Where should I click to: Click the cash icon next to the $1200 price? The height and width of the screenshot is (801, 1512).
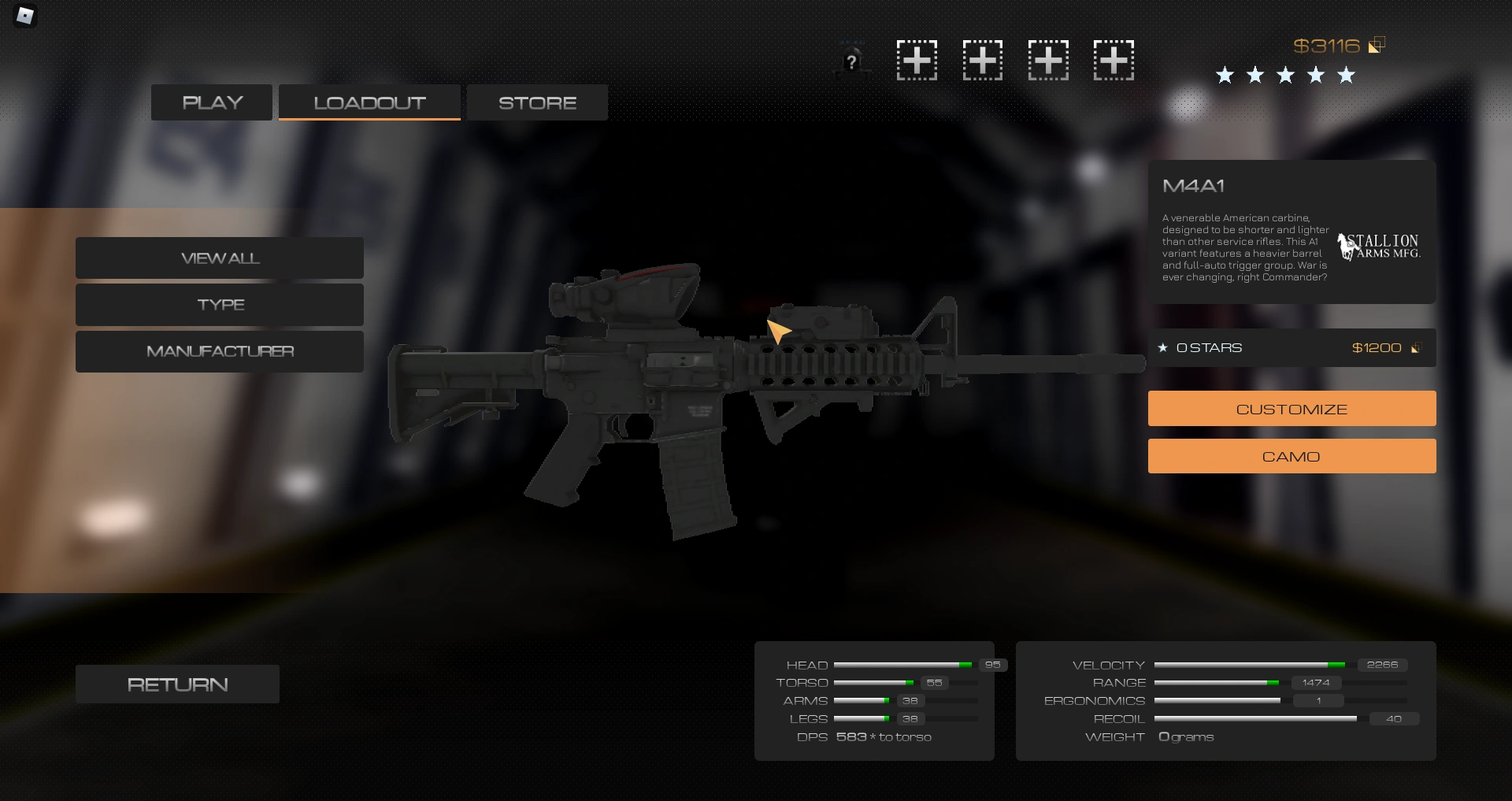[x=1417, y=347]
